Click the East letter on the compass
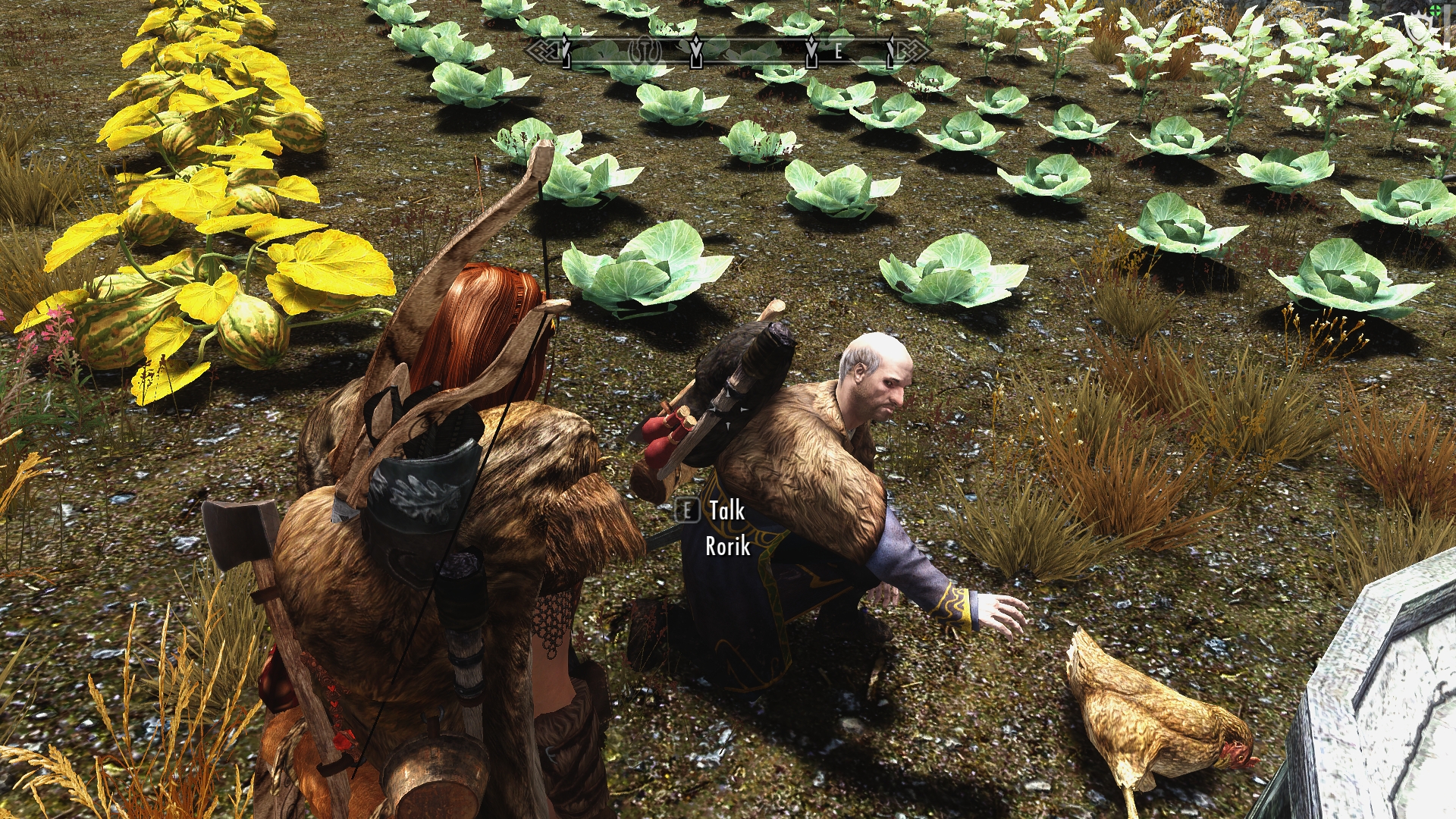 (838, 52)
